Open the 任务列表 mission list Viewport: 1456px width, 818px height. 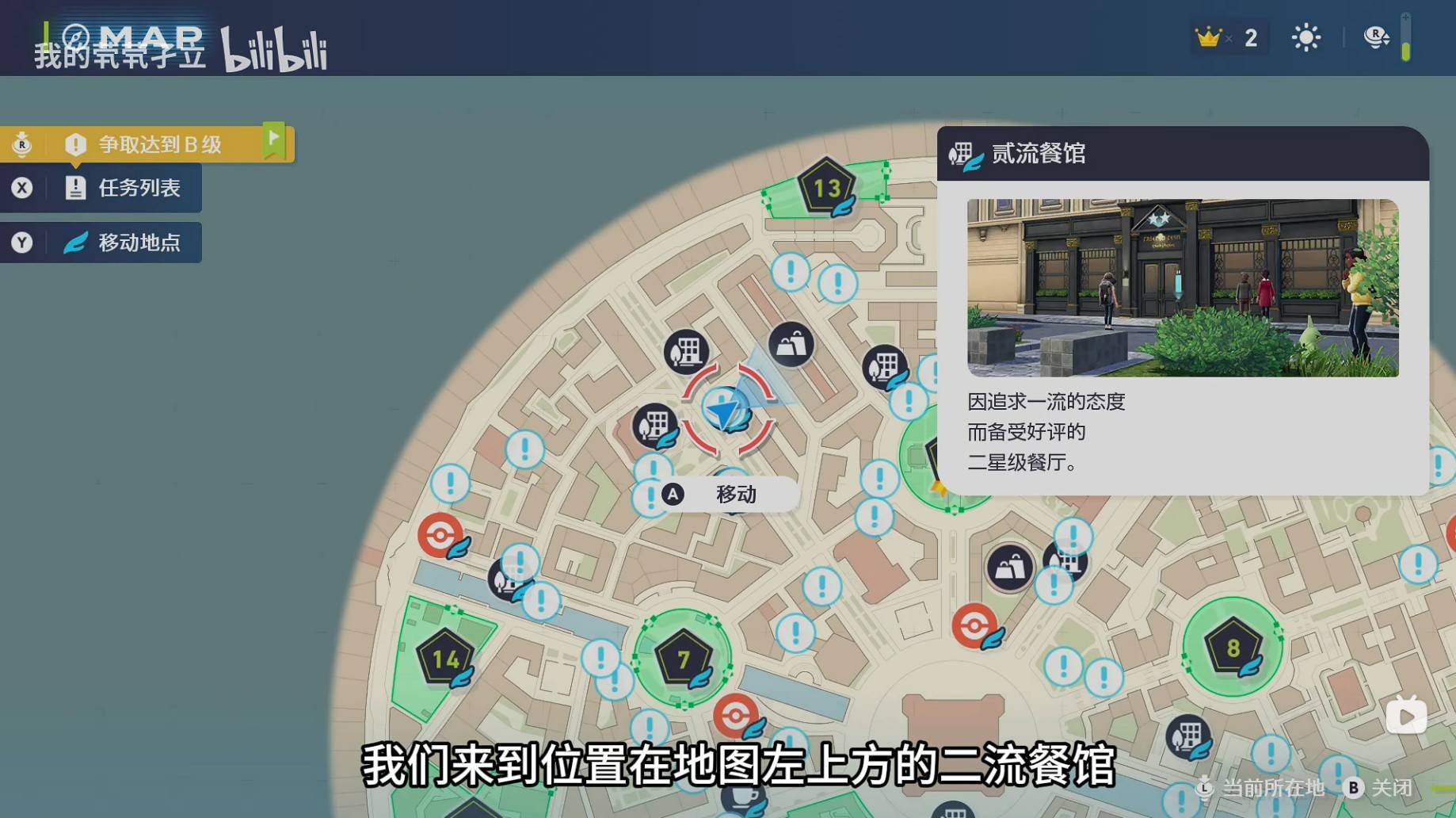click(x=139, y=188)
